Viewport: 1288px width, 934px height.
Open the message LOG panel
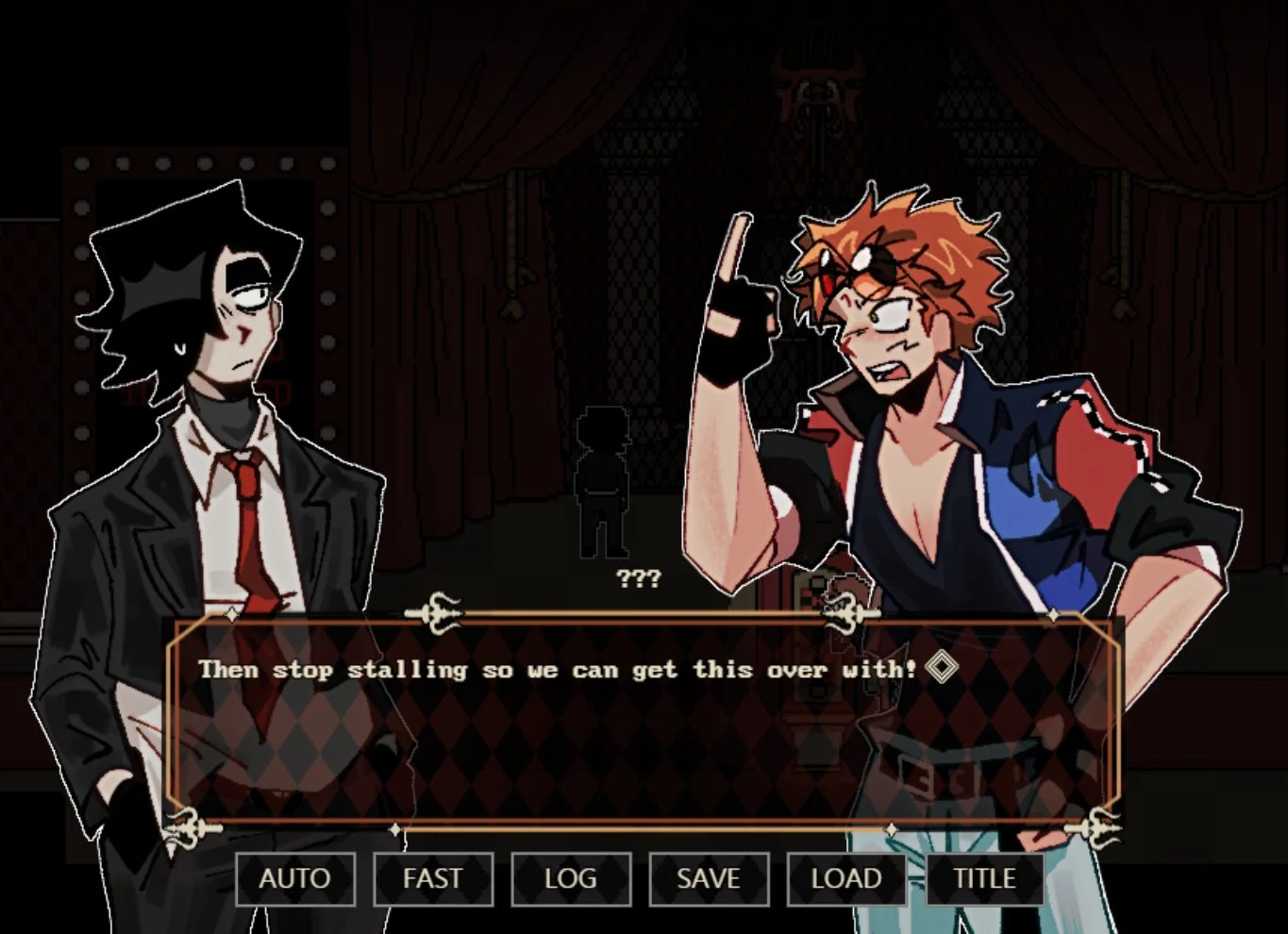571,878
